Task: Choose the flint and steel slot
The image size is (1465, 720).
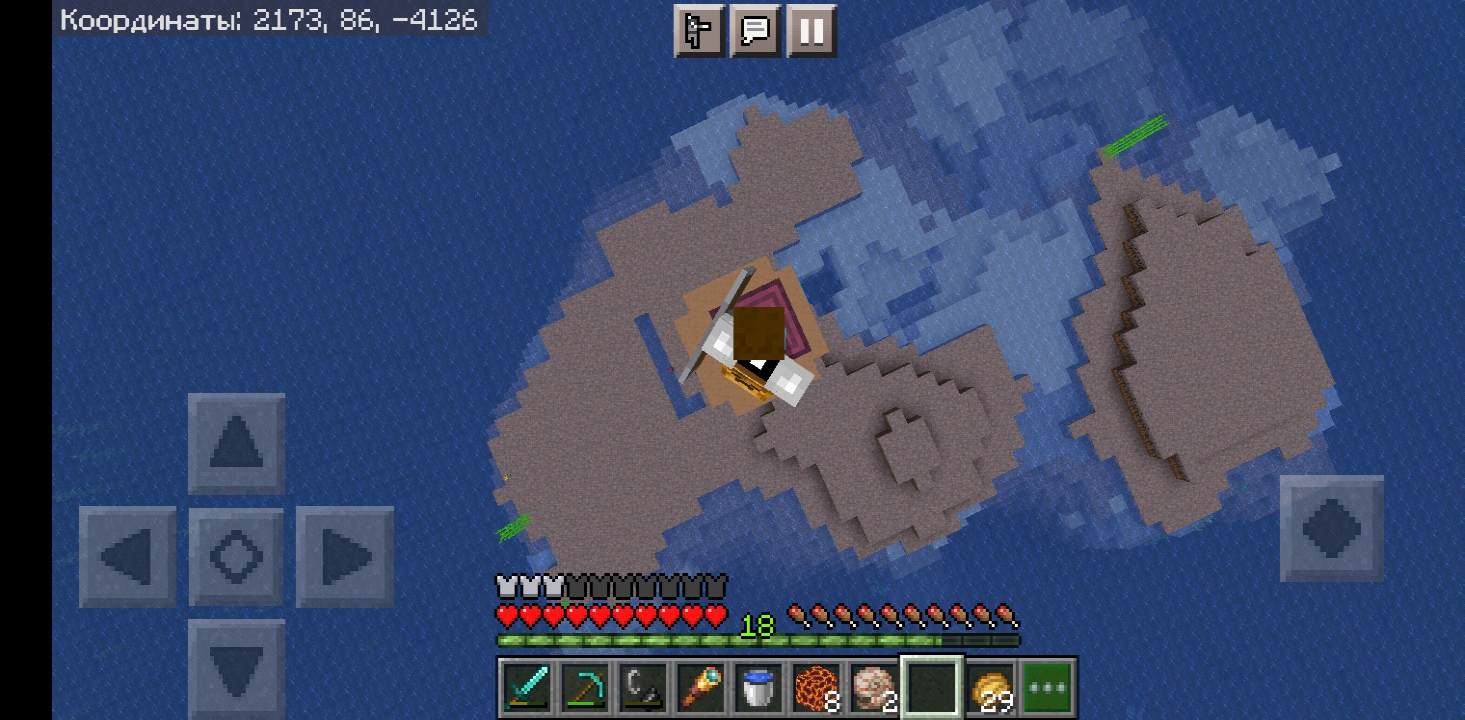Action: tap(642, 687)
